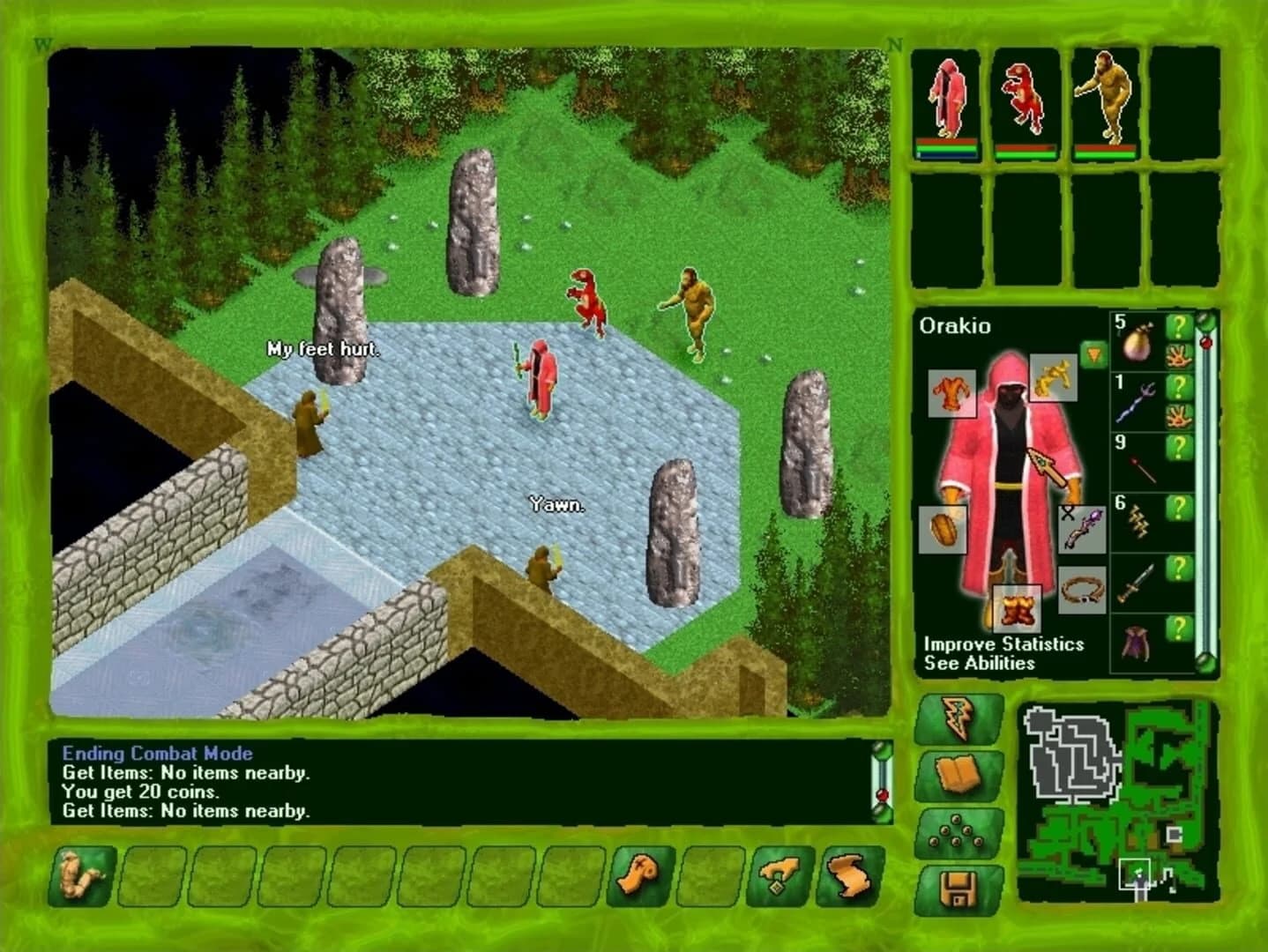Image resolution: width=1268 pixels, height=952 pixels.
Task: Toggle the hand icon beside the money bag slot
Action: [1179, 356]
